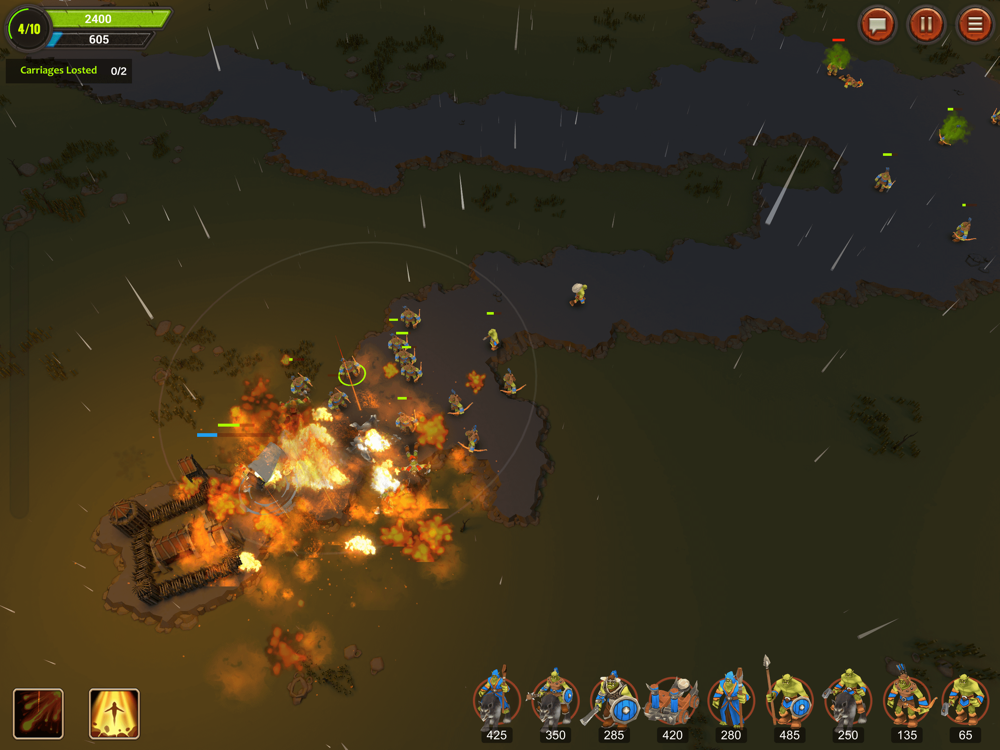Viewport: 1000px width, 750px height.
Task: Open the chat speech bubble button
Action: pyautogui.click(x=877, y=24)
